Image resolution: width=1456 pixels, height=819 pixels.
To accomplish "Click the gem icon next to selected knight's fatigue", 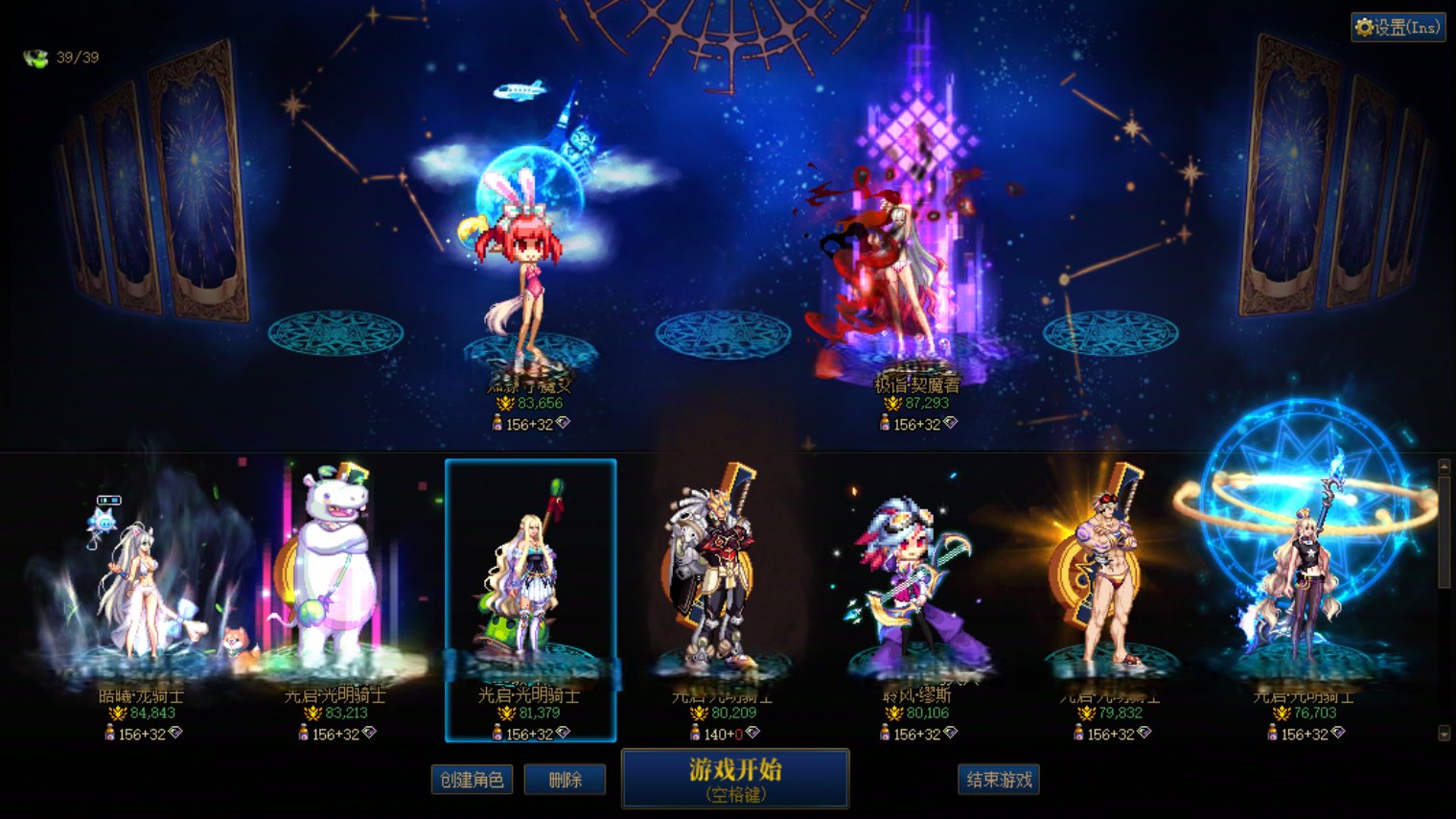I will [564, 732].
